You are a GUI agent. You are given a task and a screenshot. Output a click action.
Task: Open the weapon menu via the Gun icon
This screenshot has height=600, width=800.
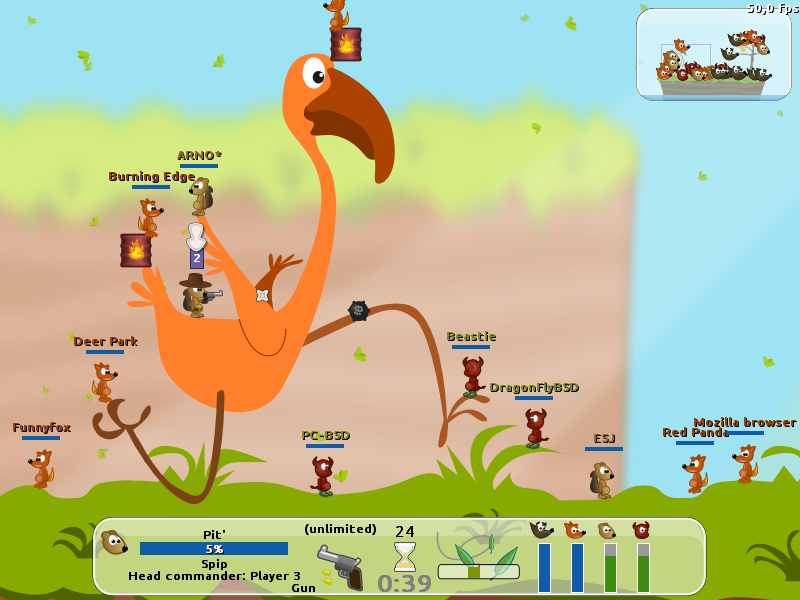(x=340, y=567)
